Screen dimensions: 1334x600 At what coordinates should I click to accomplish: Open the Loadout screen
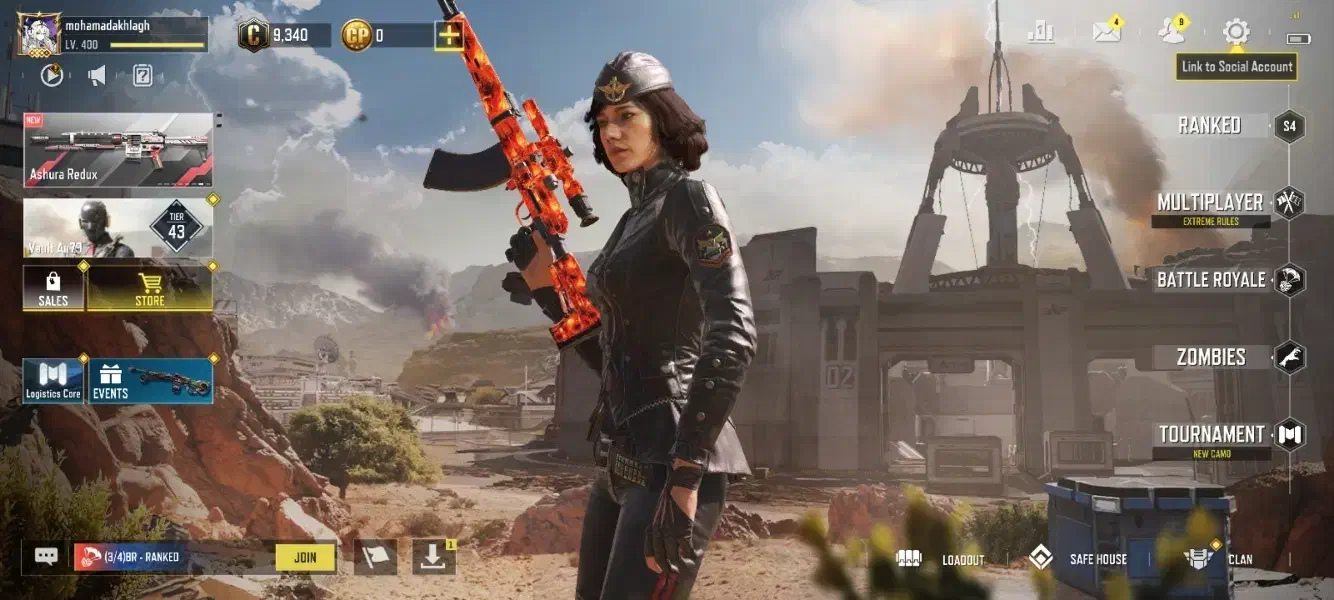tap(941, 559)
